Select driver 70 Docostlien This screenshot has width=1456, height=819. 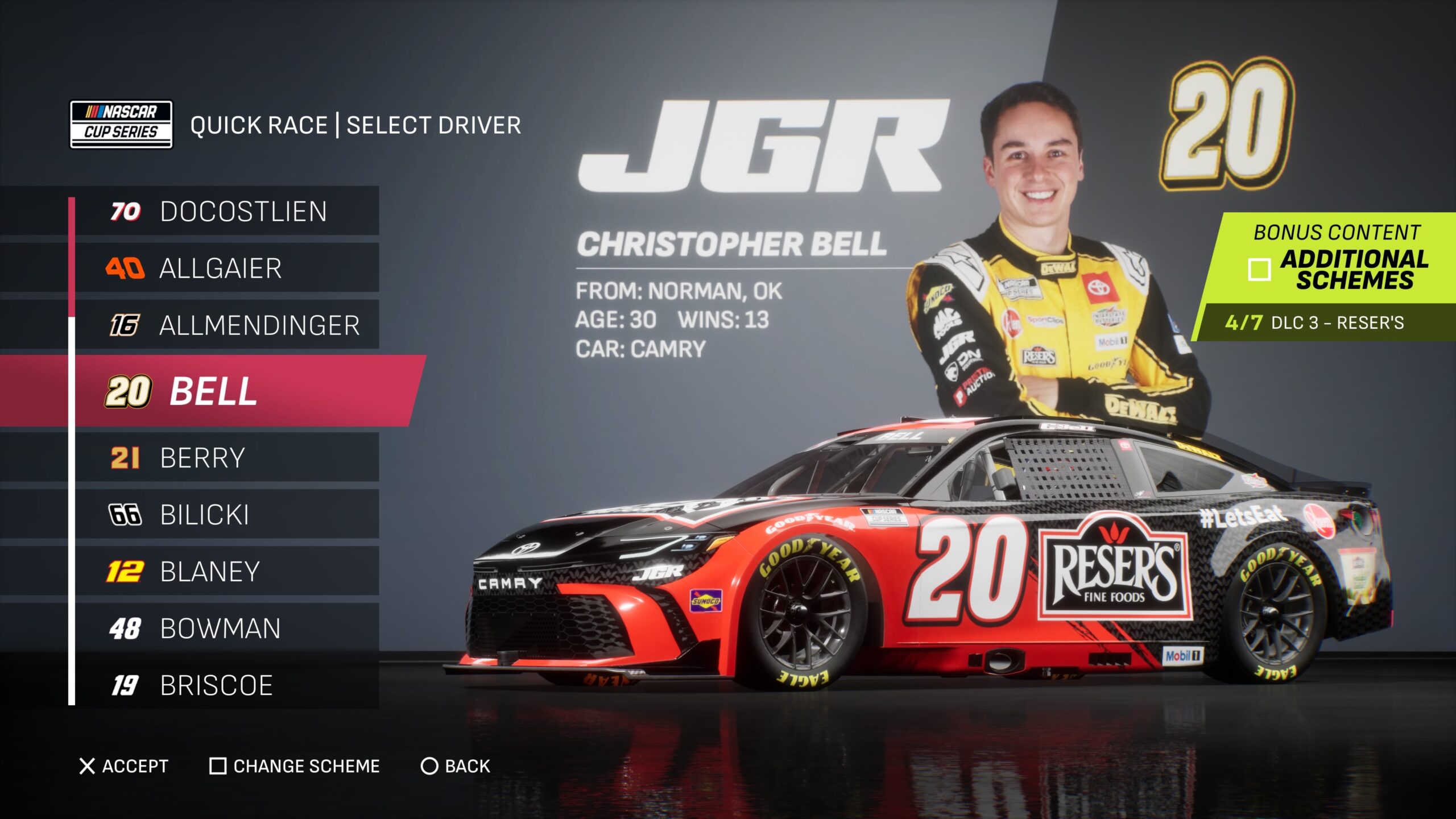coord(227,211)
